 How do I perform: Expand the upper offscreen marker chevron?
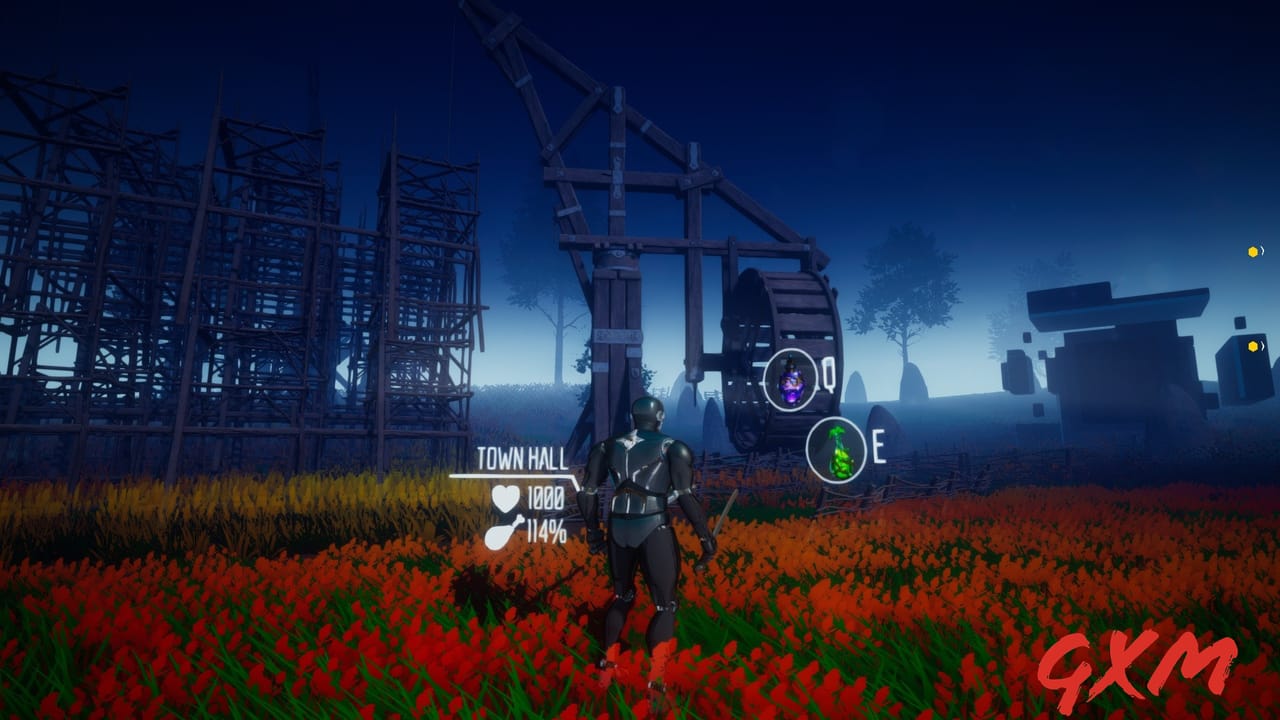1262,252
